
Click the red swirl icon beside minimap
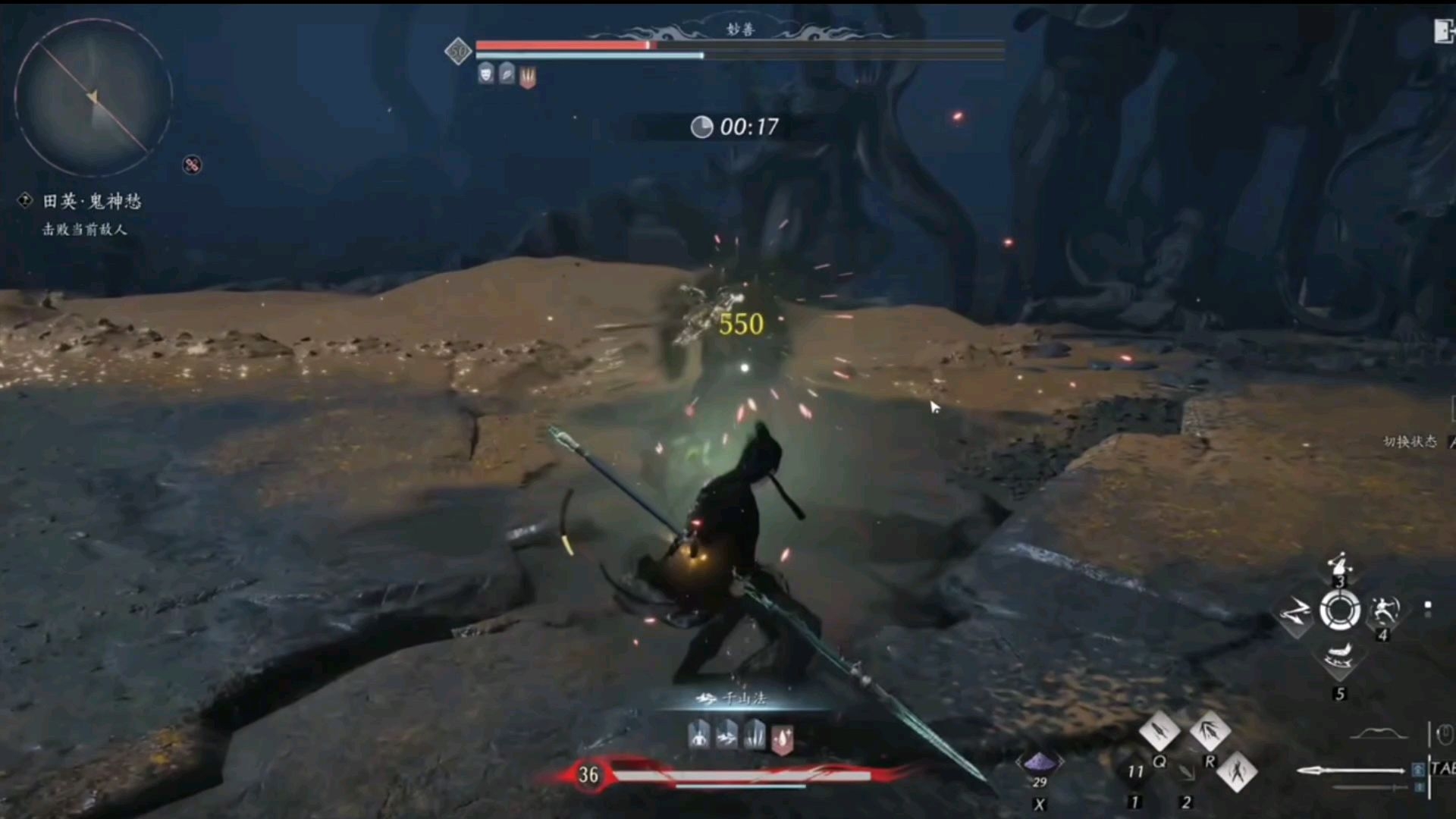coord(192,165)
